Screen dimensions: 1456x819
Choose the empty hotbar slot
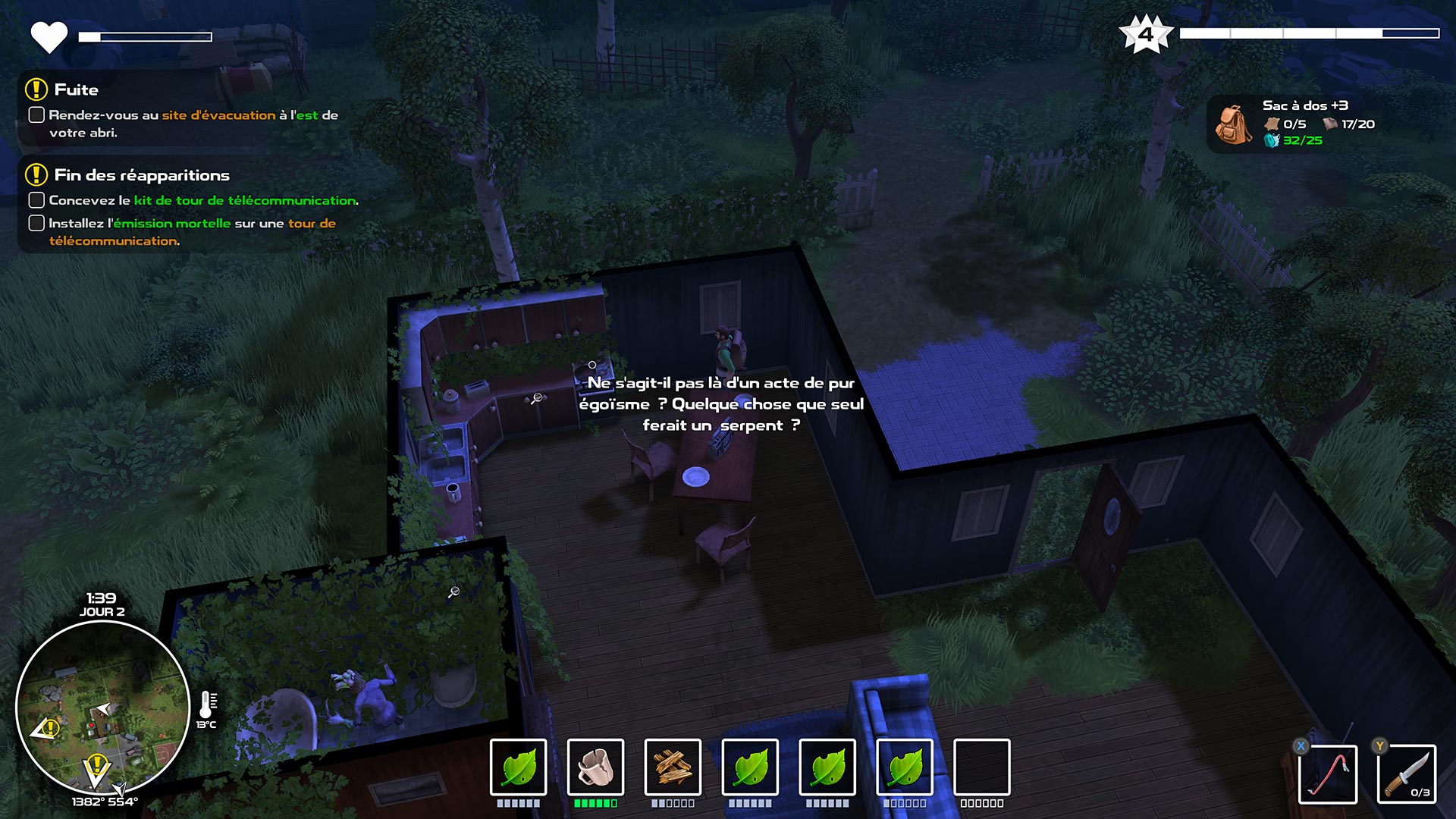click(981, 767)
